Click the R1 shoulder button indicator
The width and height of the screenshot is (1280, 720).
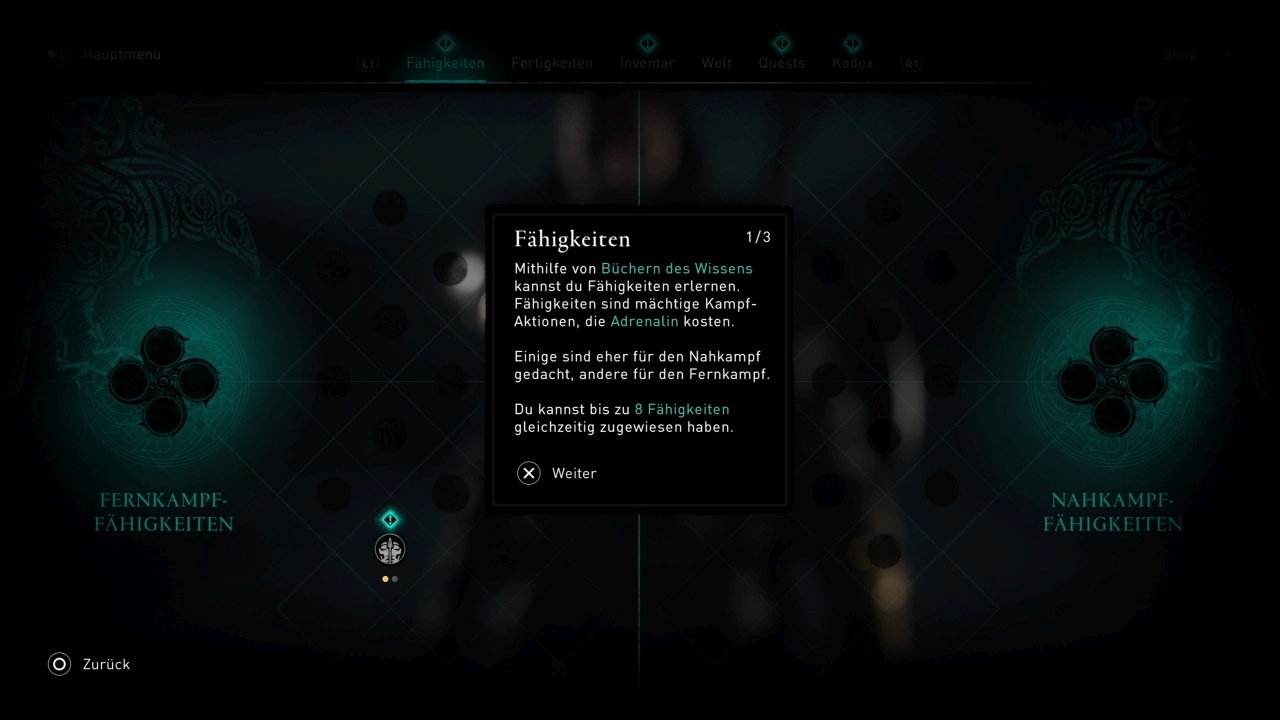[x=911, y=62]
